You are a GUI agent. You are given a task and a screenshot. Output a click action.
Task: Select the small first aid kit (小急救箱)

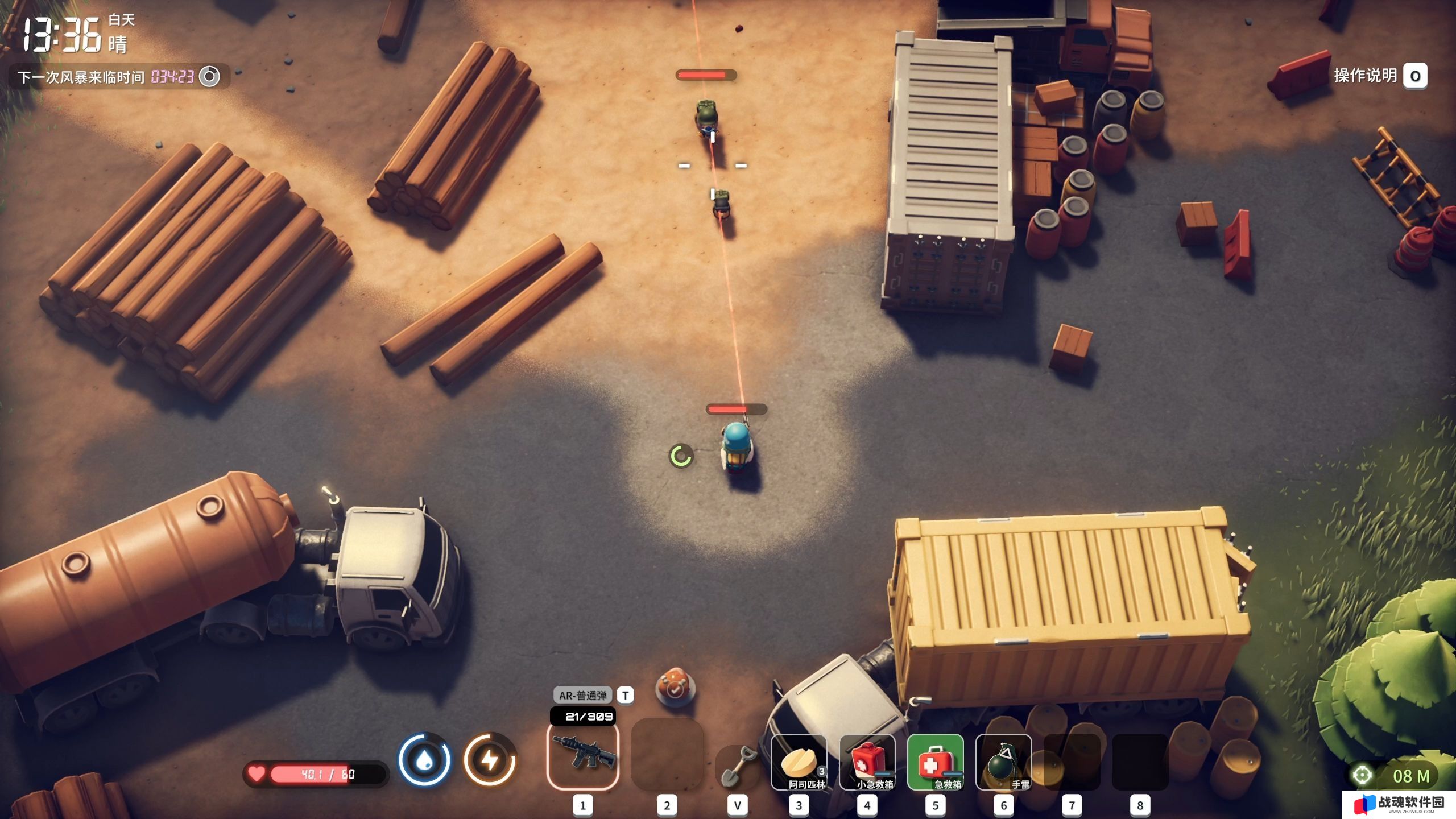(x=867, y=762)
